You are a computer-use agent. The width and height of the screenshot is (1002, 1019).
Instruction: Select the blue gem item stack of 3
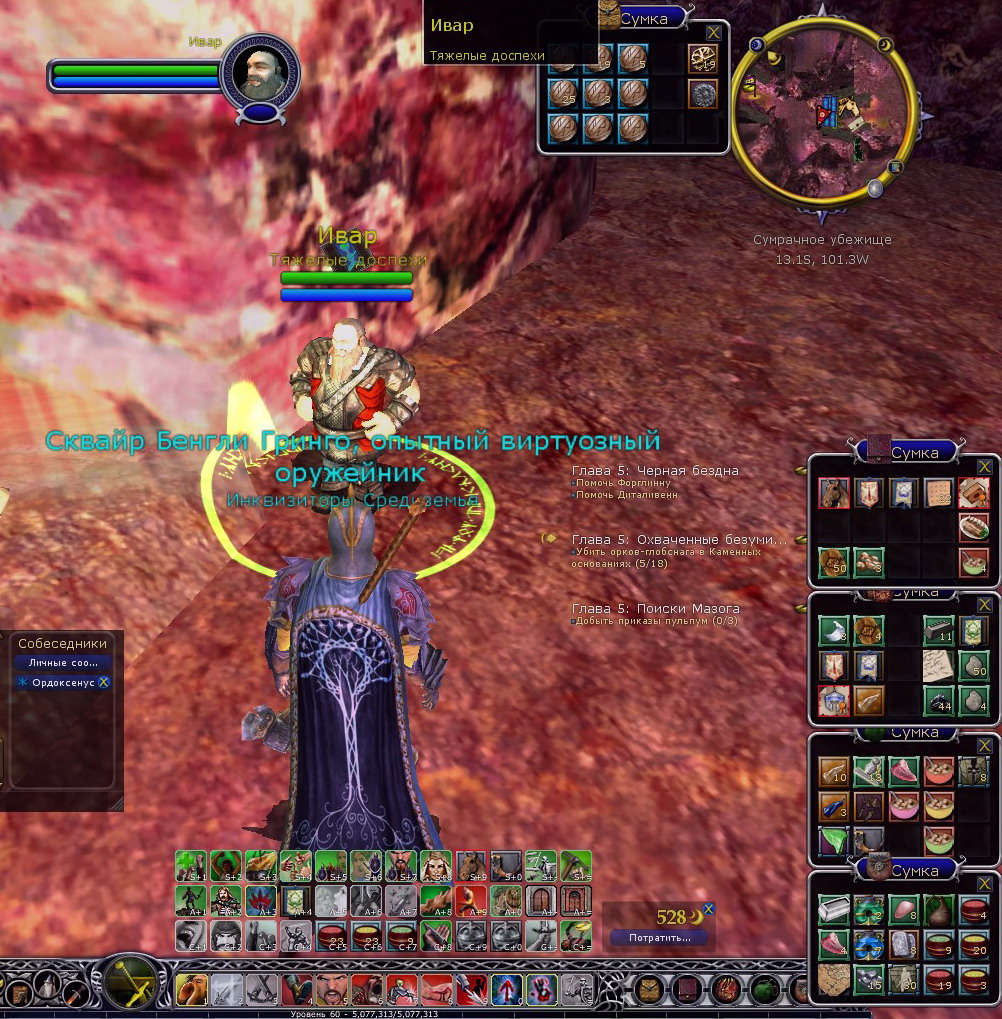pos(833,804)
